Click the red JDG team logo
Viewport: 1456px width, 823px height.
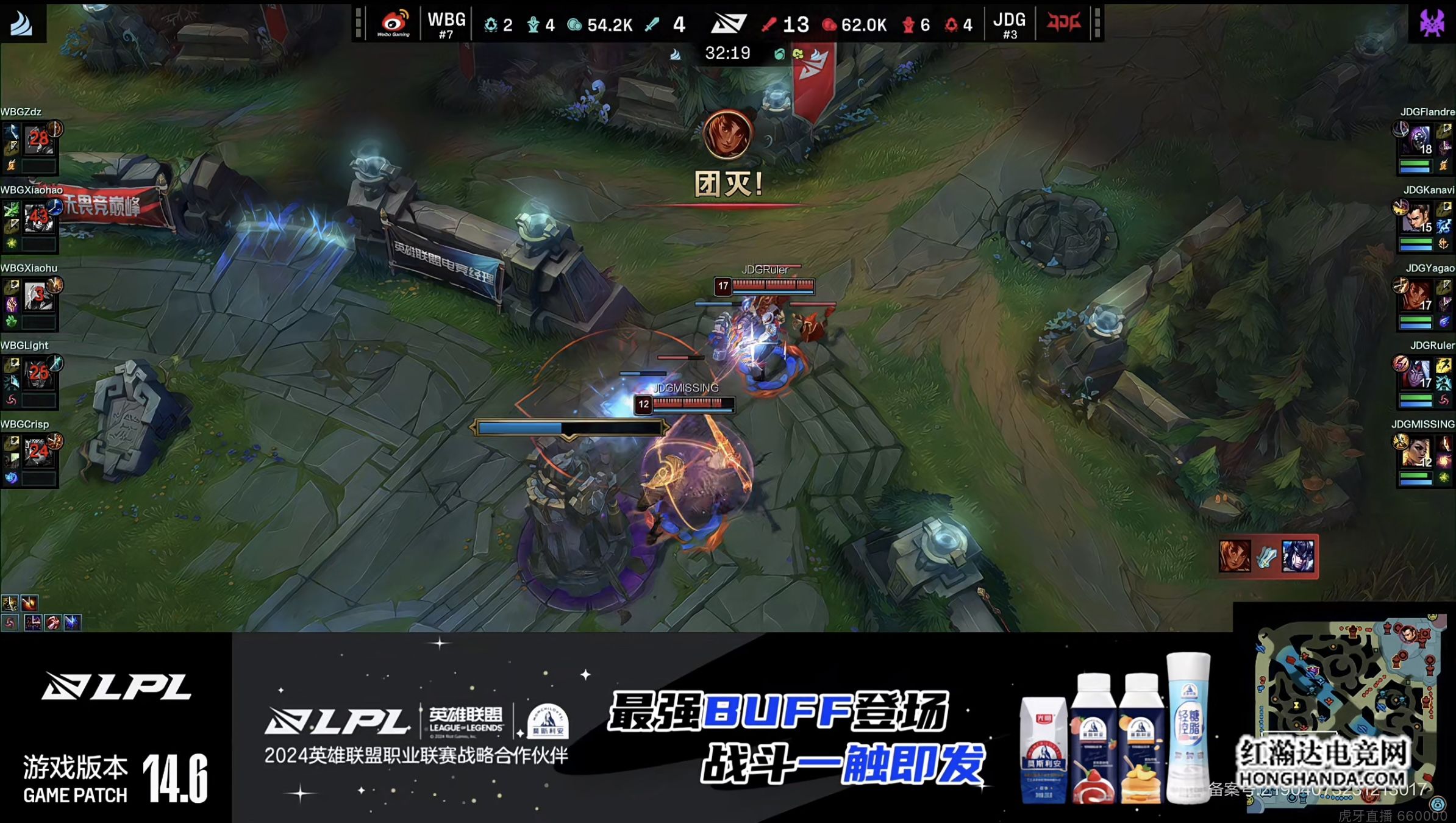[x=1063, y=23]
